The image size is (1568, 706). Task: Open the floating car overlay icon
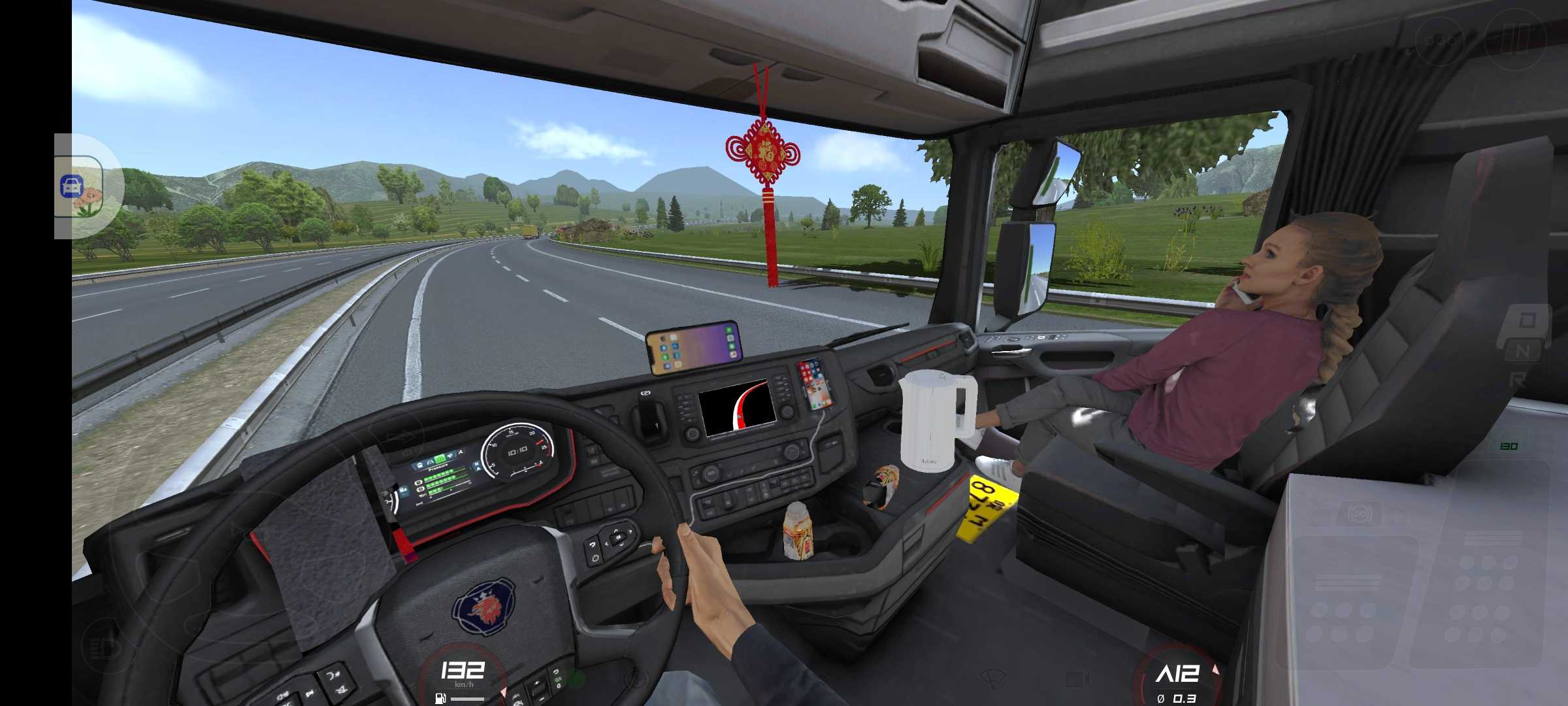80,186
